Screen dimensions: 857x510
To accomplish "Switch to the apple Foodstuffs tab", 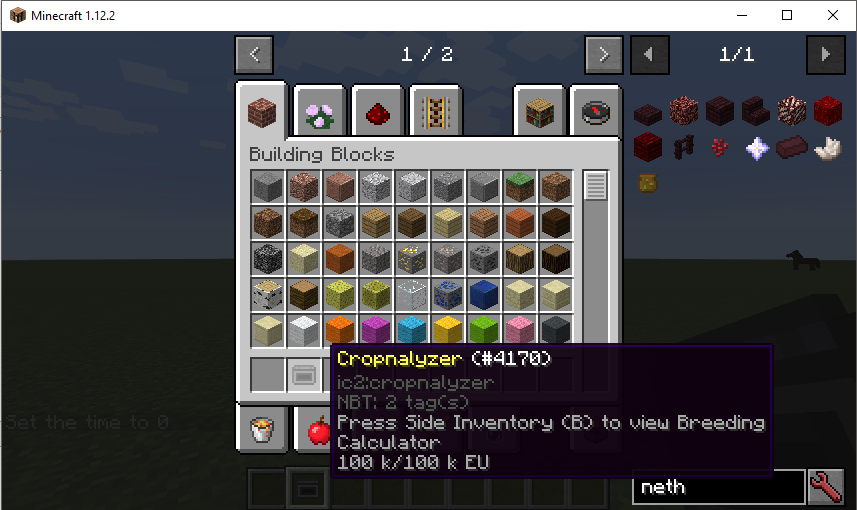I will tap(318, 430).
